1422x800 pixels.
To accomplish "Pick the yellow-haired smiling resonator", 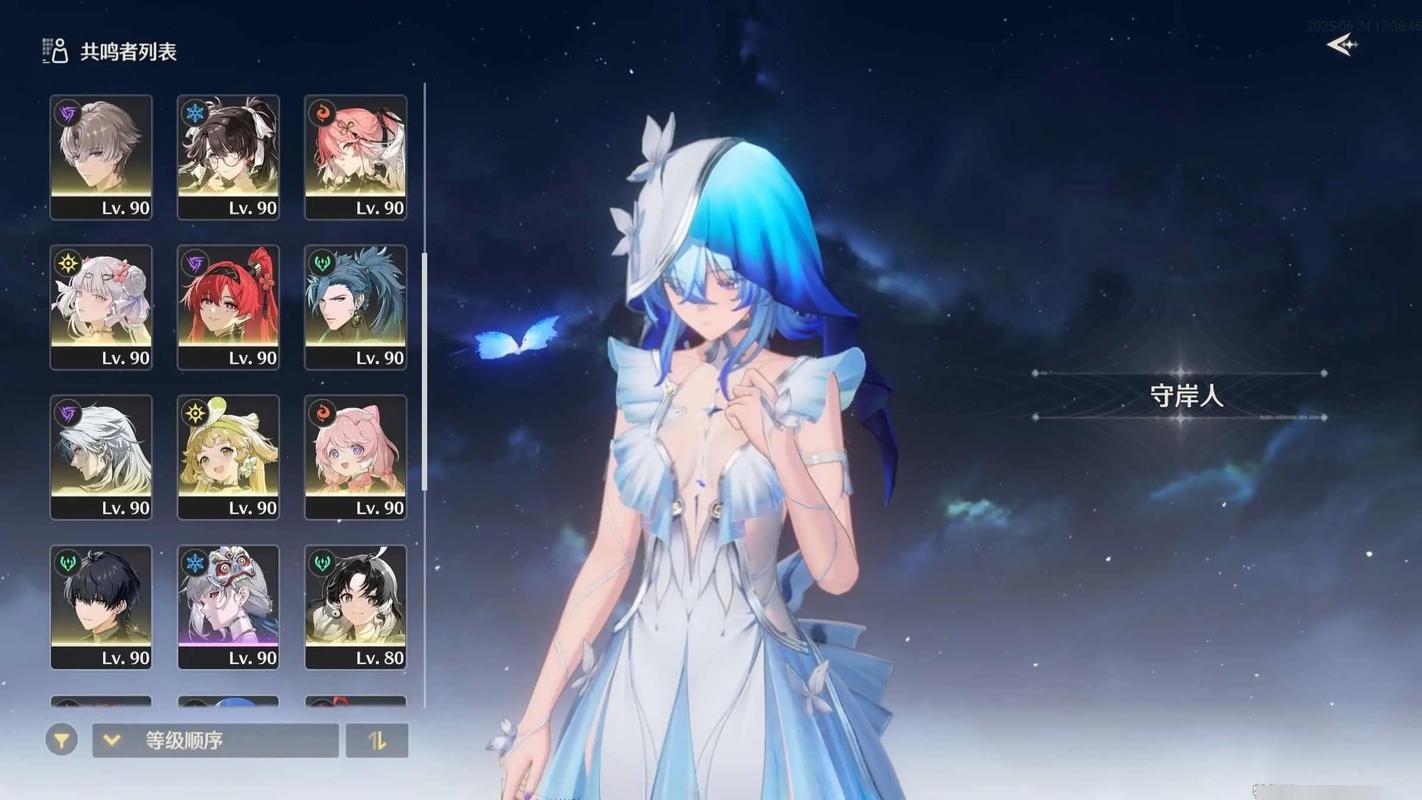I will [x=228, y=457].
